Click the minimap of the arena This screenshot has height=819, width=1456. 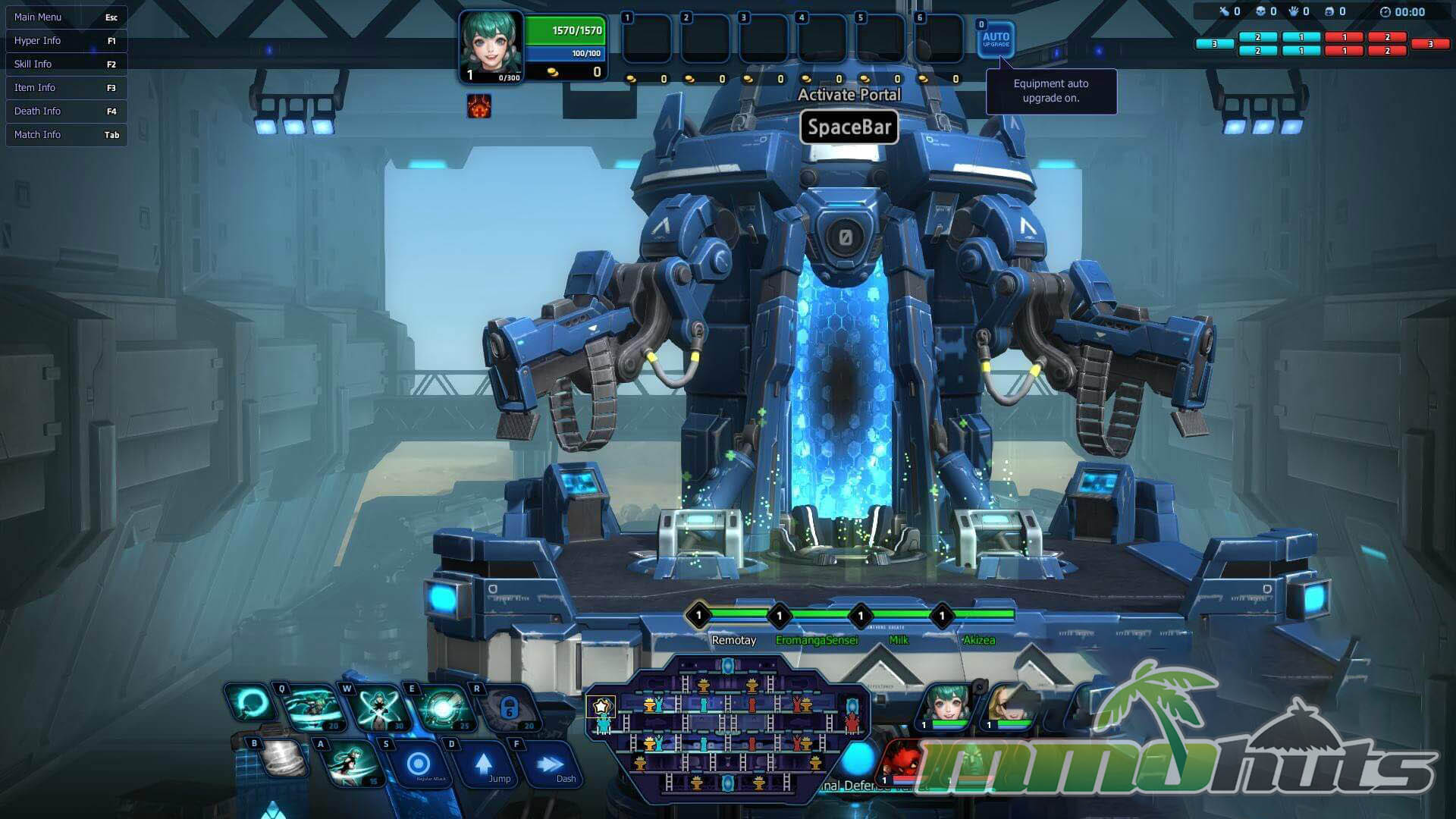[726, 729]
